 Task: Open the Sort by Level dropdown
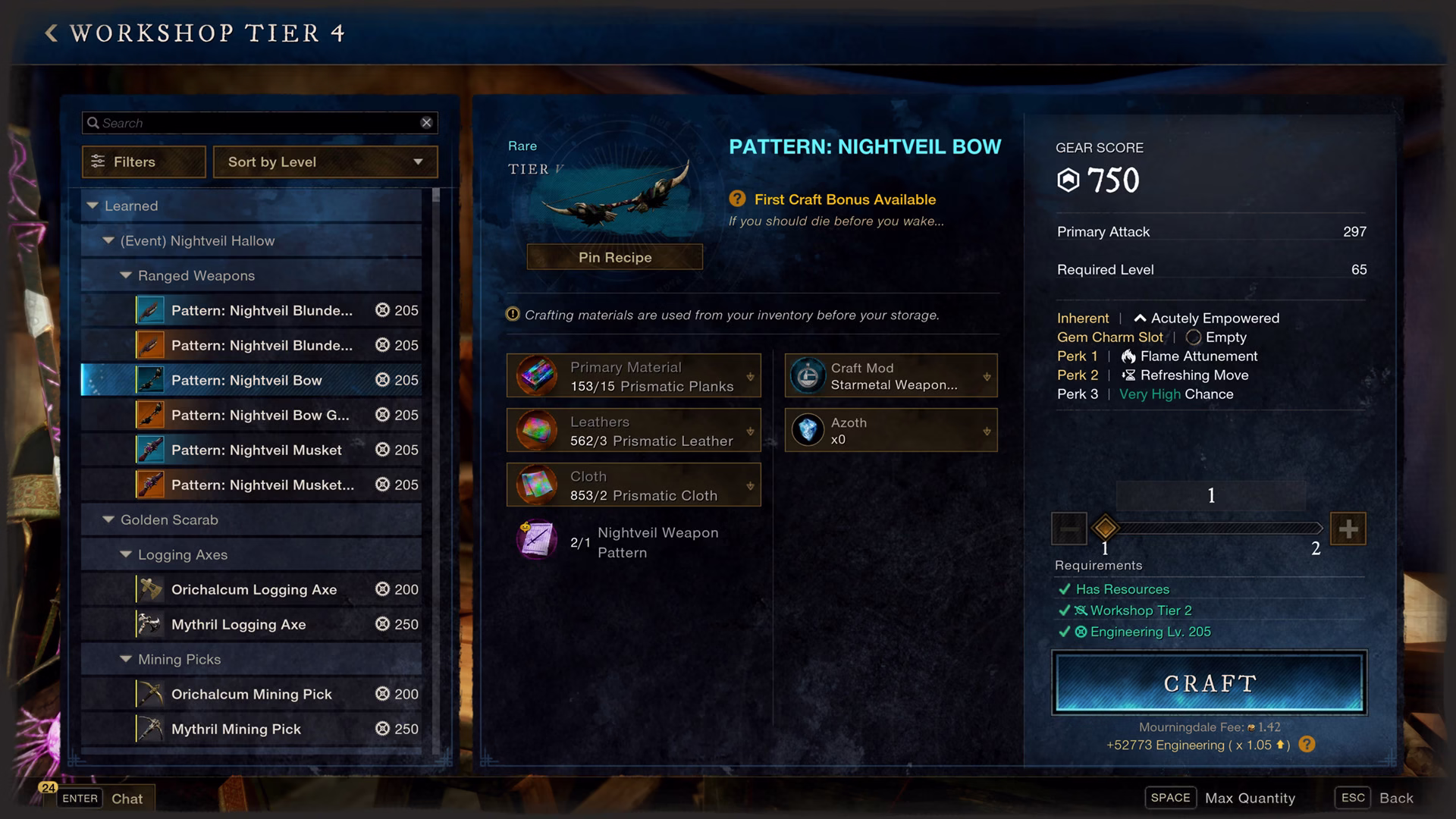click(325, 162)
